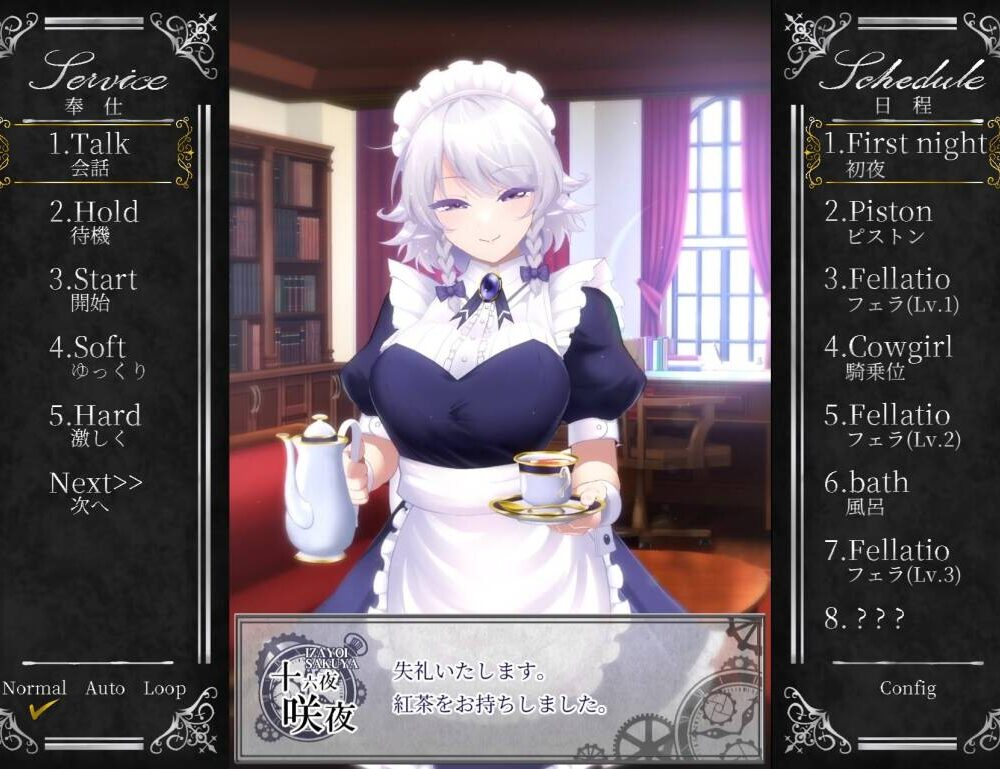The width and height of the screenshot is (1000, 769).
Task: Choose the Hold service option
Action: 93,220
